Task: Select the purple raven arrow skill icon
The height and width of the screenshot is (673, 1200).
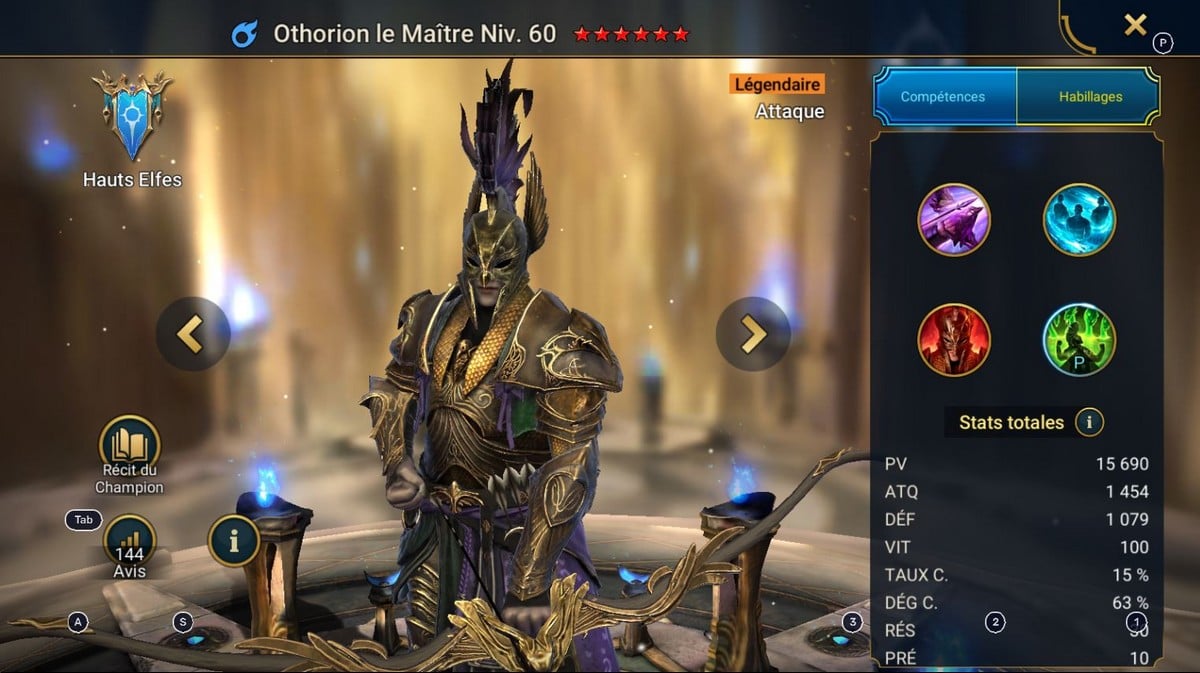Action: (x=954, y=219)
